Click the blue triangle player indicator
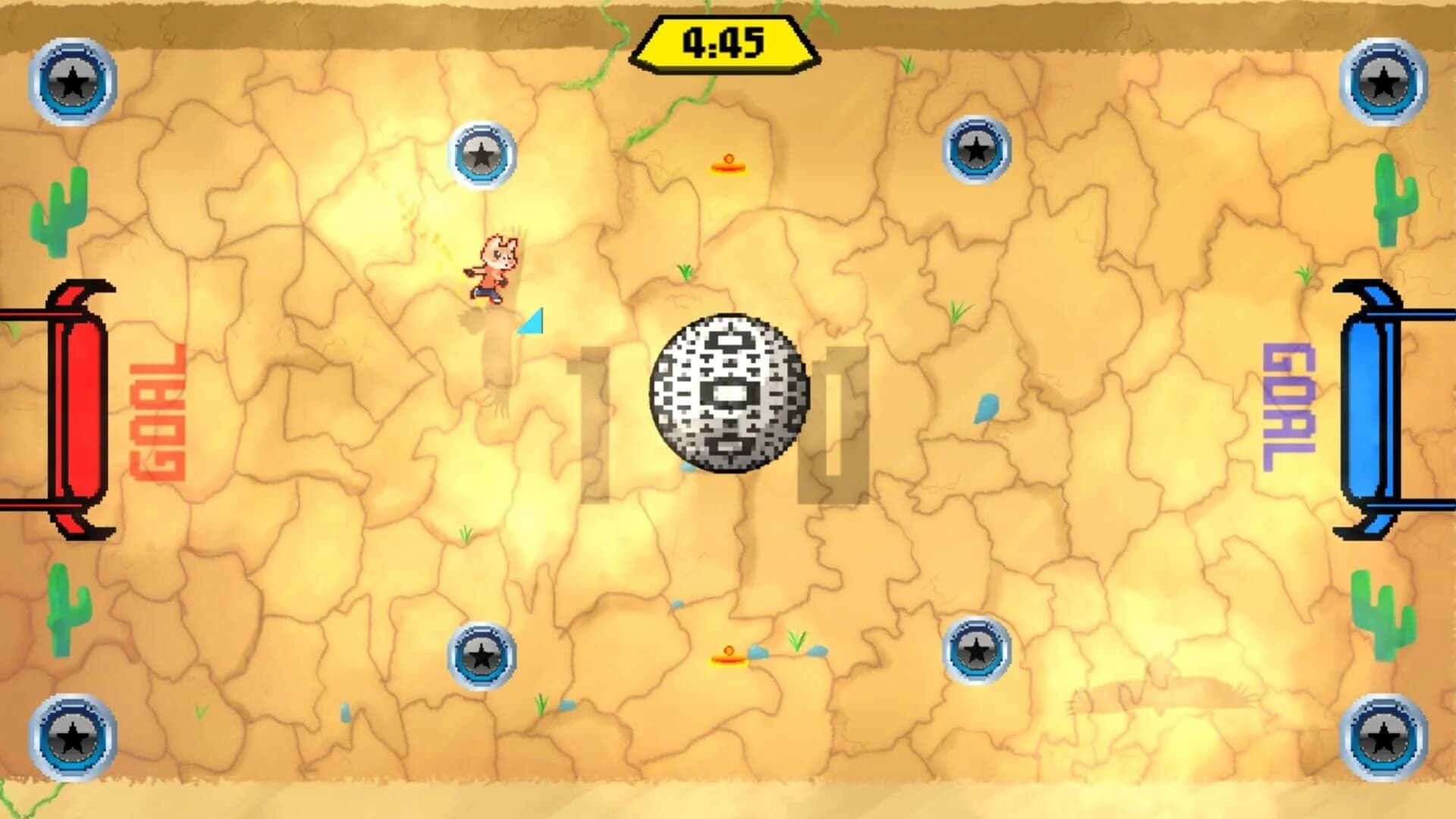Image resolution: width=1456 pixels, height=819 pixels. pyautogui.click(x=531, y=322)
